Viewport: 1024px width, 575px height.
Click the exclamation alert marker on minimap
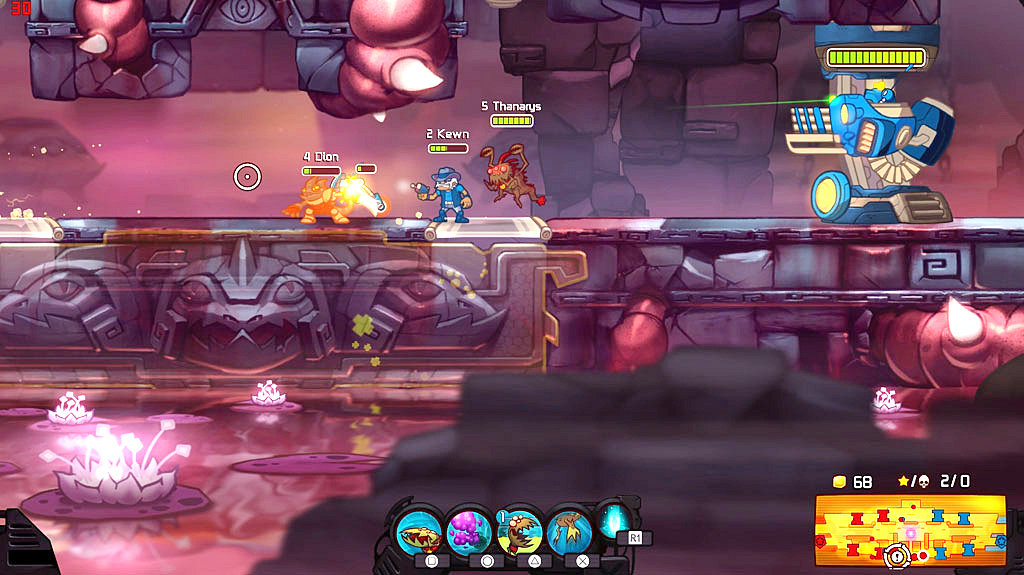coord(897,555)
